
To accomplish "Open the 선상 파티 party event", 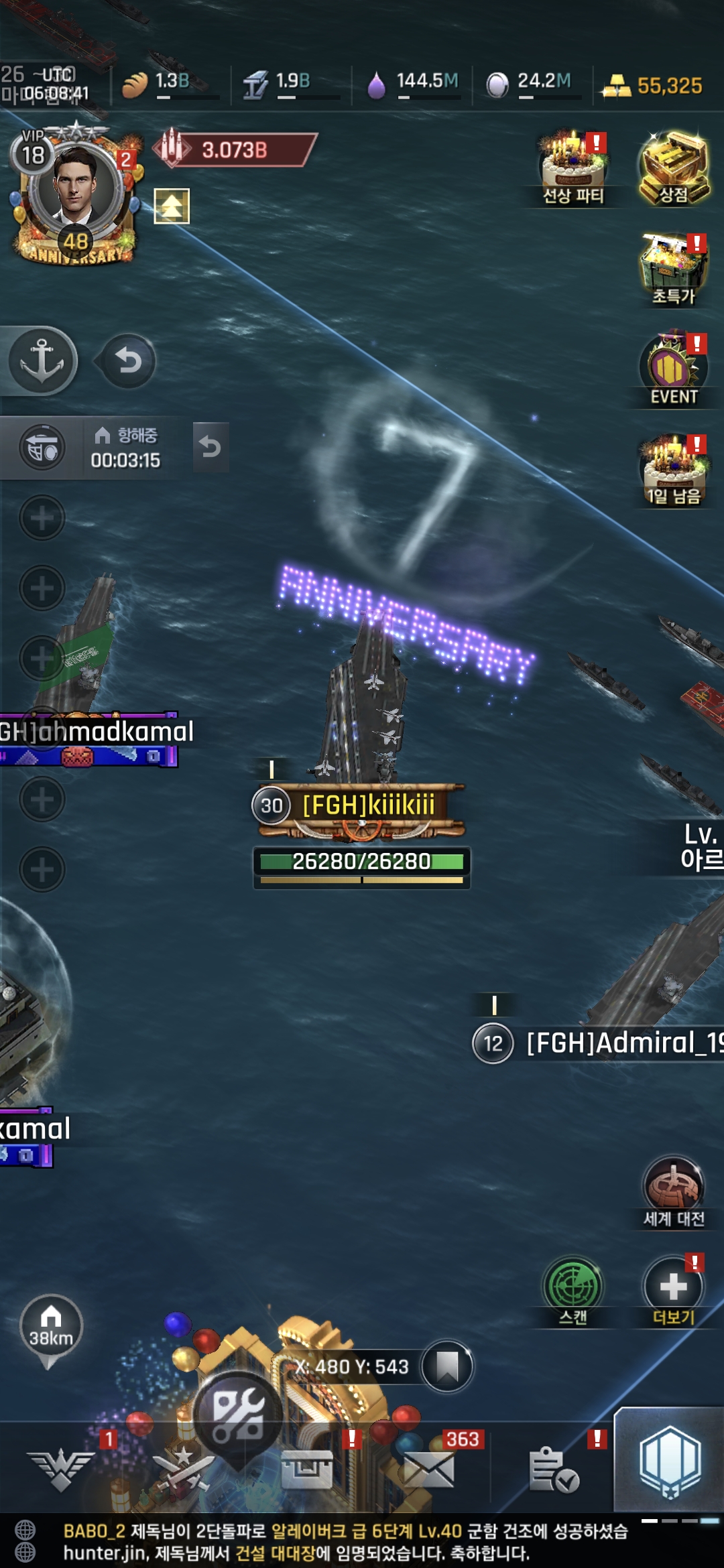I will point(574,168).
